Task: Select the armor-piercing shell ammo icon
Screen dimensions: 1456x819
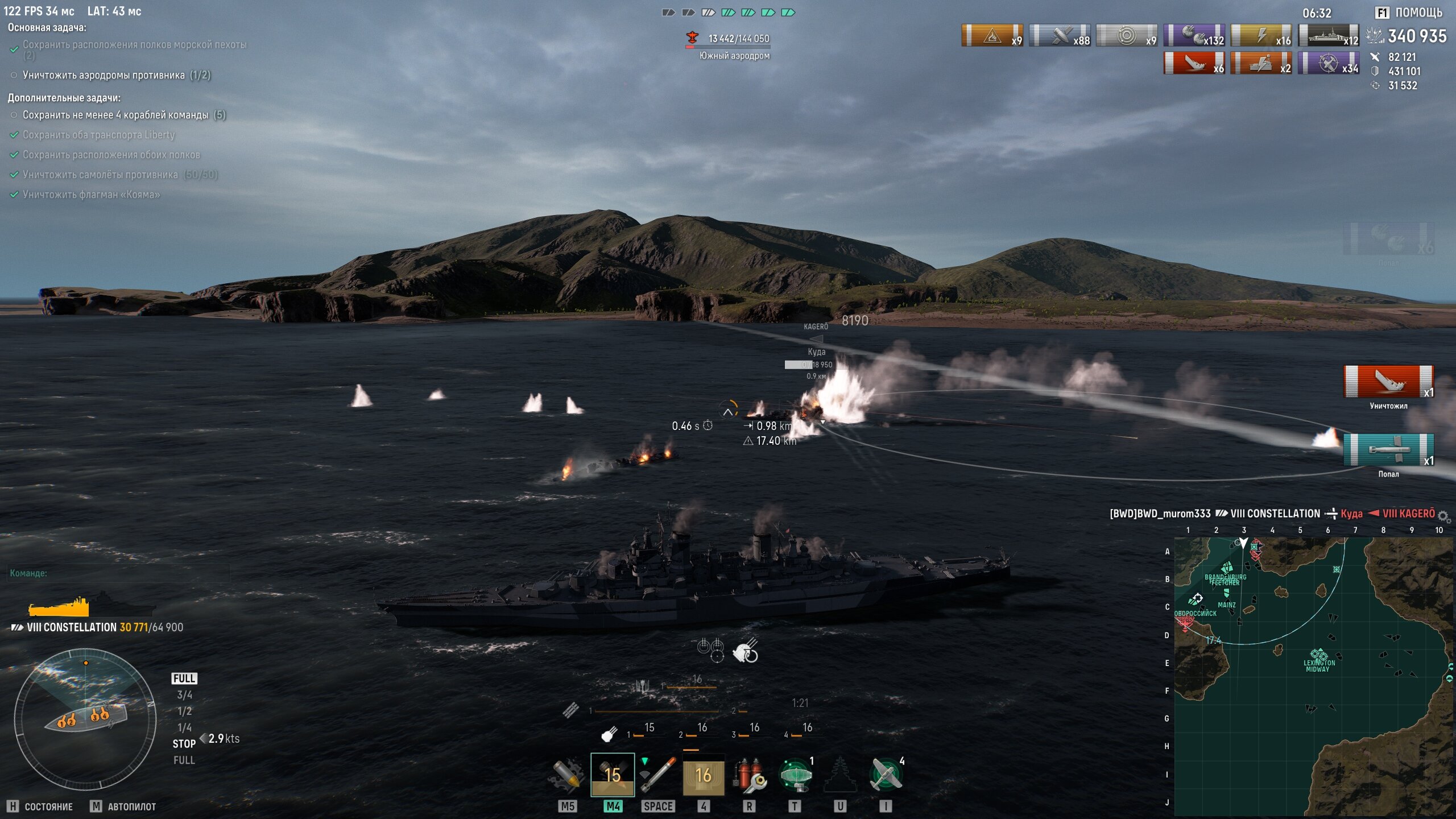Action: 567,775
